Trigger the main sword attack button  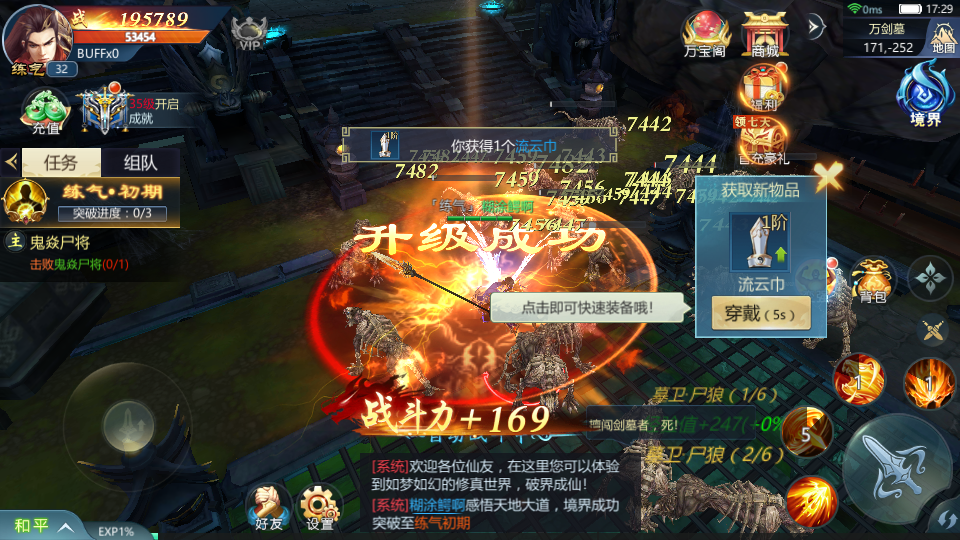[x=896, y=465]
